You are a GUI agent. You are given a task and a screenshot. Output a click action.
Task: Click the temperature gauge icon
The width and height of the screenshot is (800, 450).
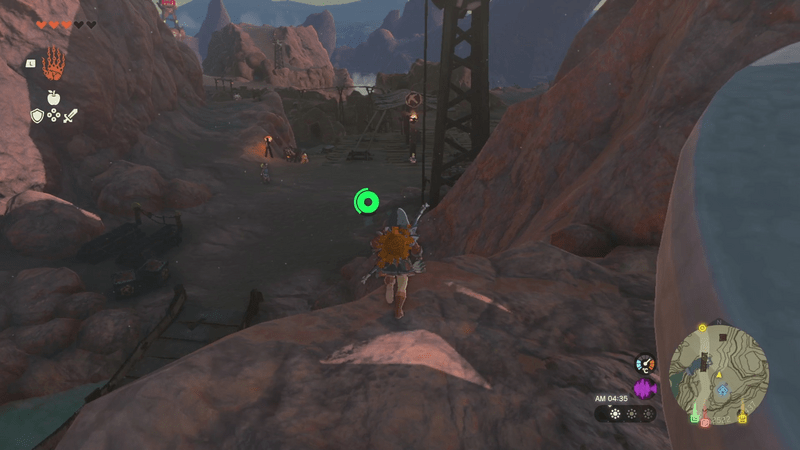point(645,363)
